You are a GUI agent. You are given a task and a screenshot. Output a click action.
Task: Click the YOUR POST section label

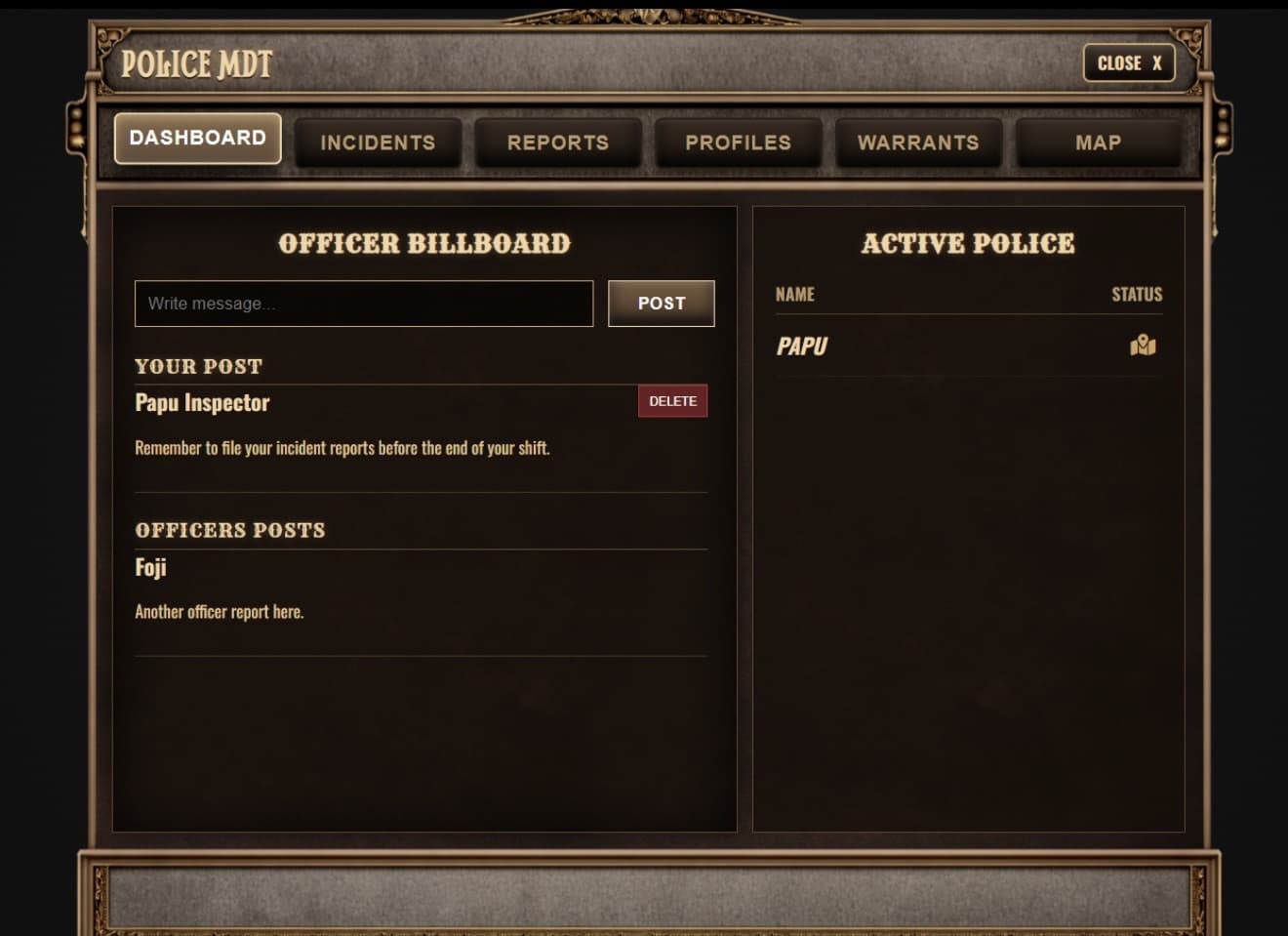point(198,366)
